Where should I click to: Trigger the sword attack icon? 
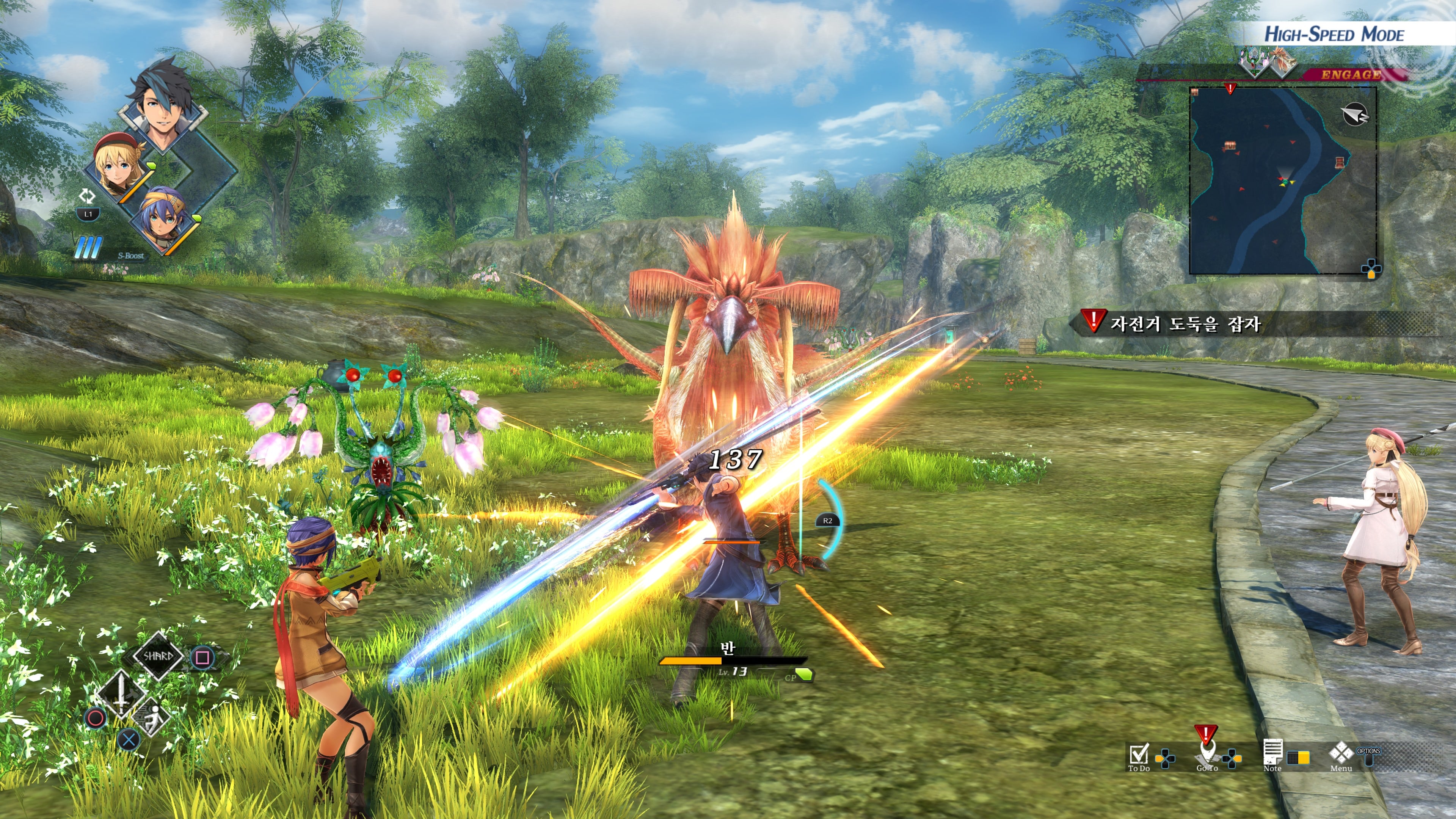coord(121,693)
